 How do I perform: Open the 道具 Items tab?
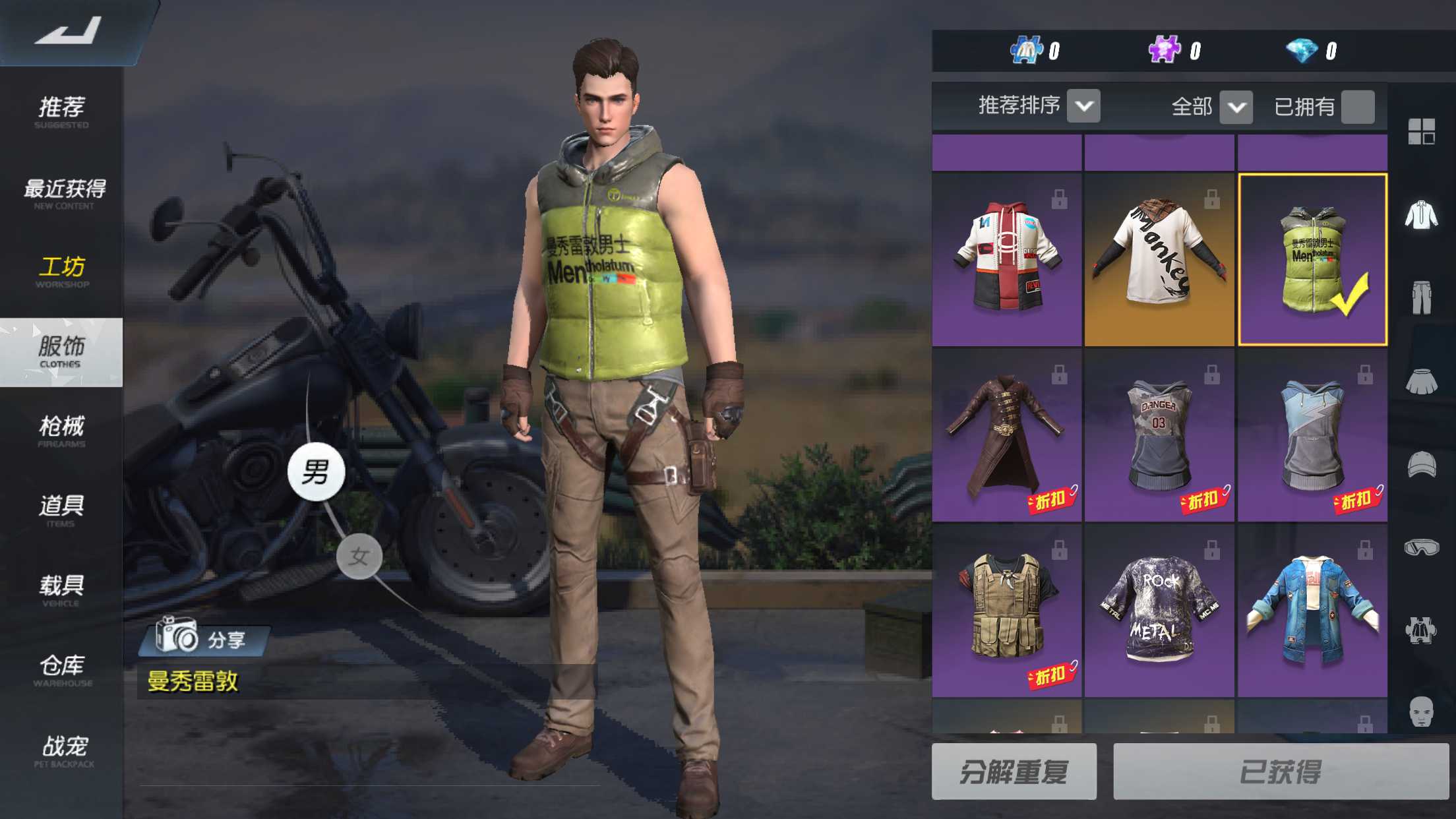pyautogui.click(x=61, y=510)
